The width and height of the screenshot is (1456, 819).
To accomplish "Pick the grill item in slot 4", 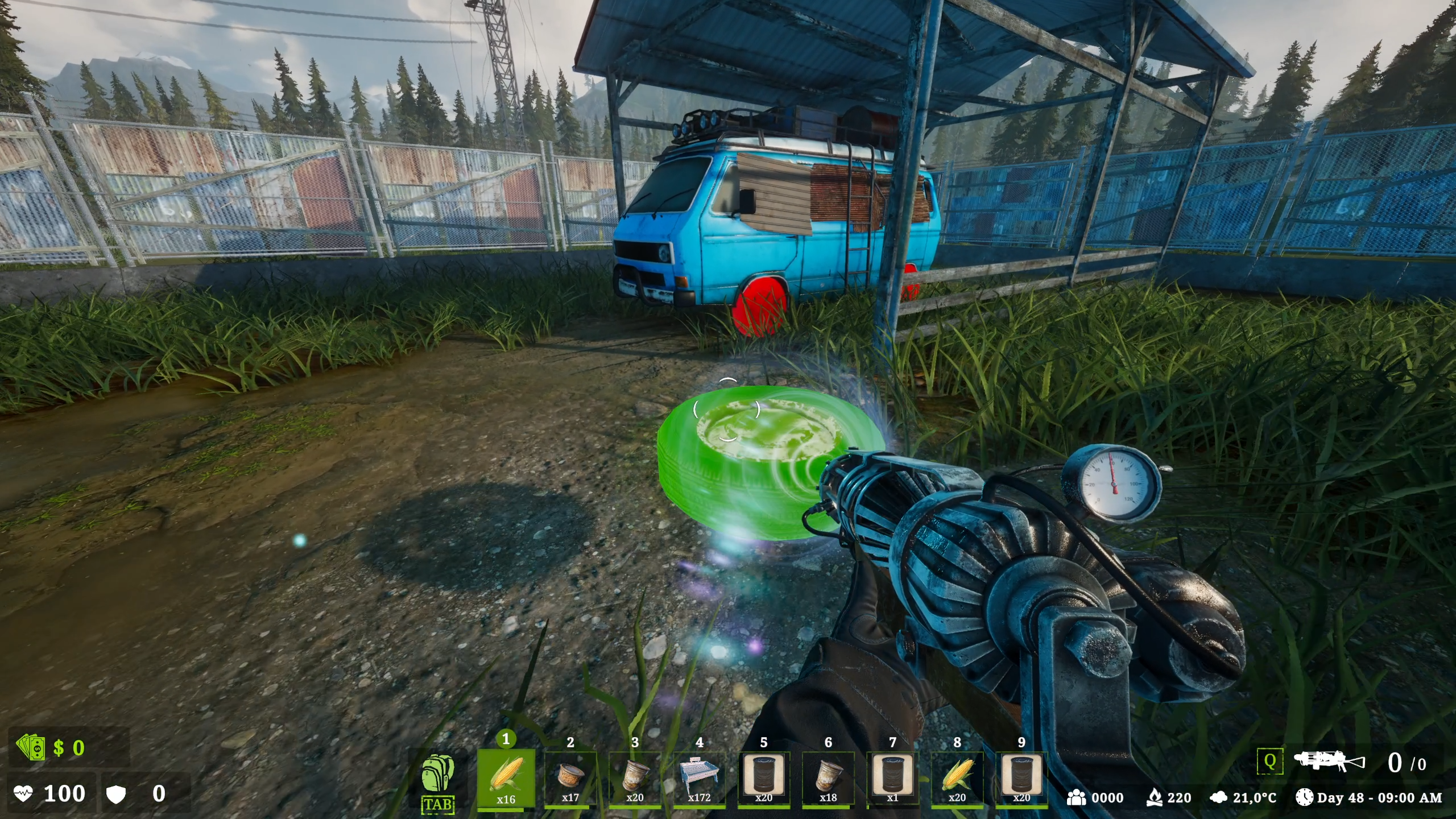I will [x=699, y=777].
